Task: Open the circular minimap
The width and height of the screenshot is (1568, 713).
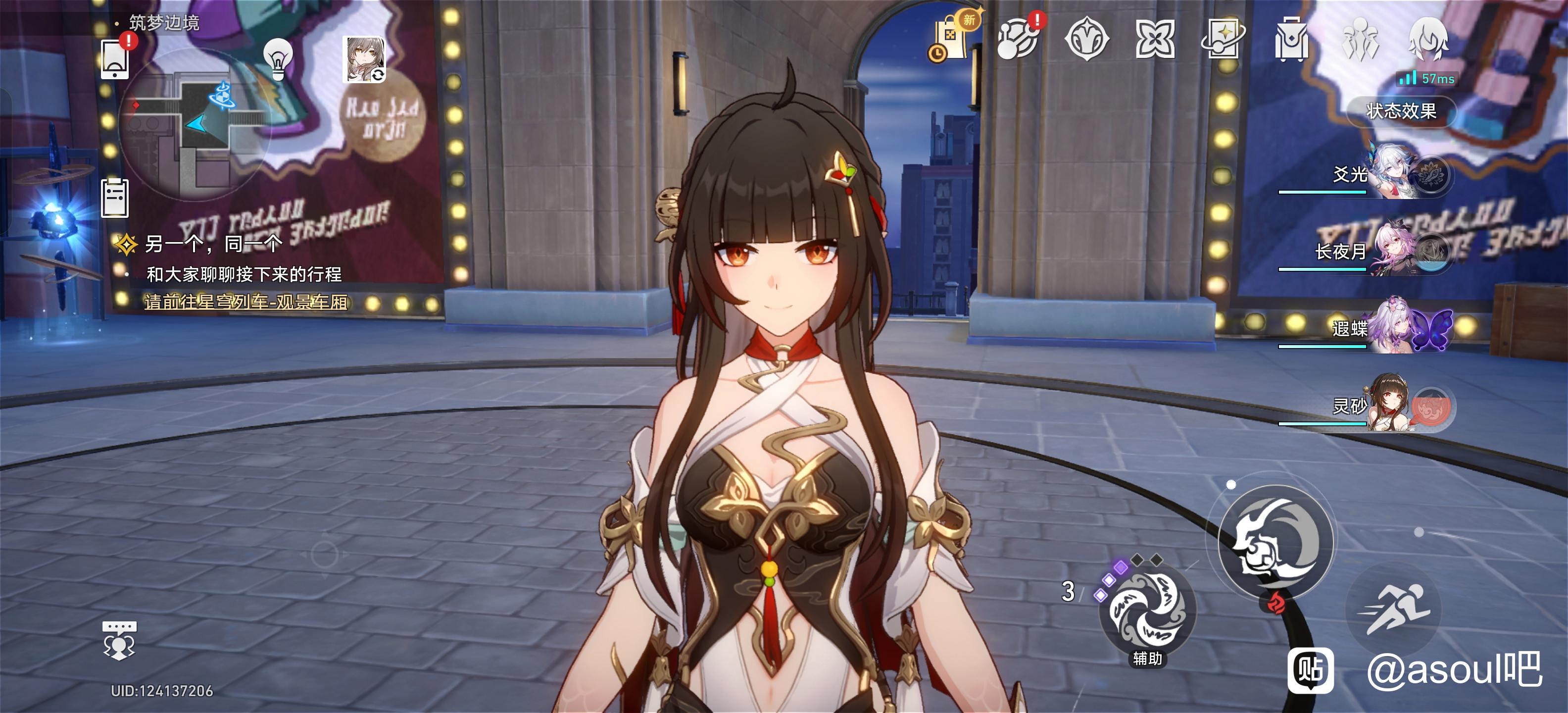Action: 195,125
